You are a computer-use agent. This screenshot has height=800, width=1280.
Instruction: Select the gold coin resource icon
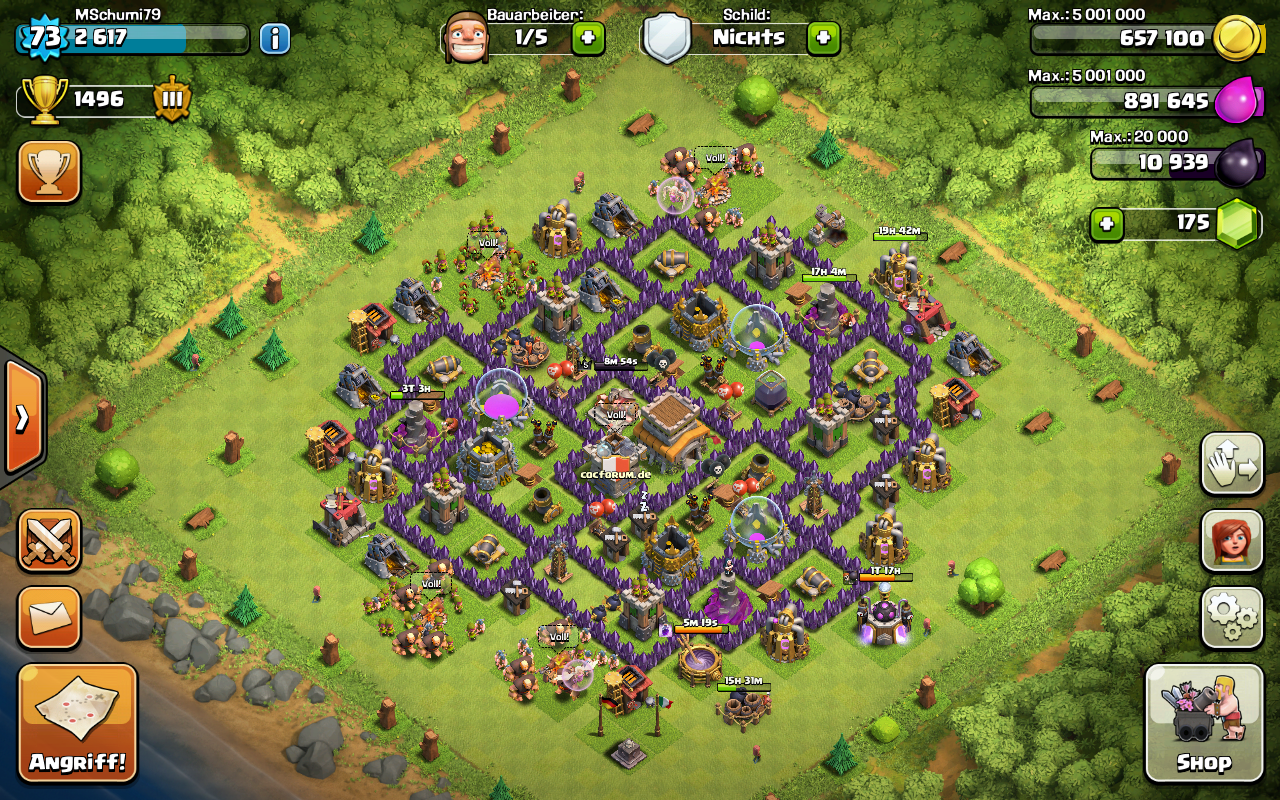[1236, 39]
